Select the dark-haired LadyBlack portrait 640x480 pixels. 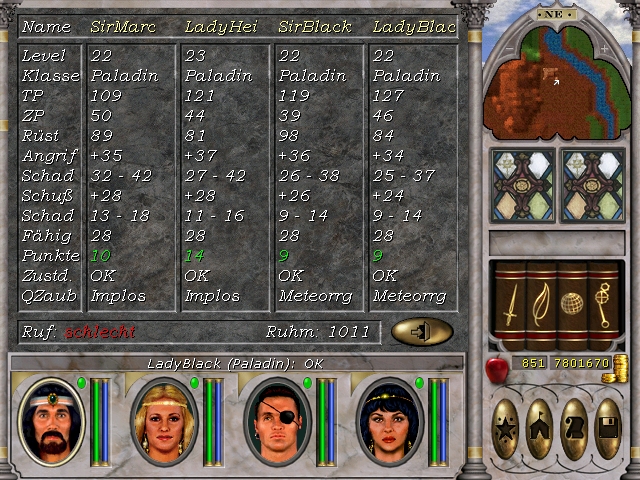point(389,421)
